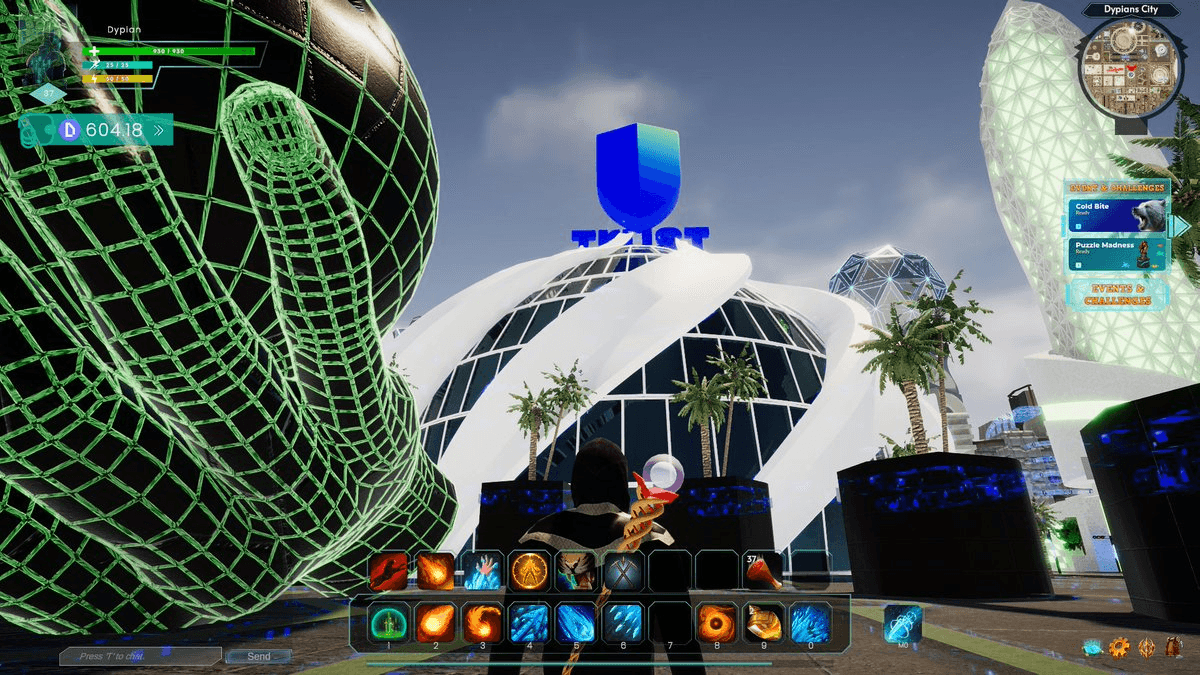The image size is (1200, 675).
Task: Activate the golden gauntlet ability in slot 9
Action: point(762,622)
